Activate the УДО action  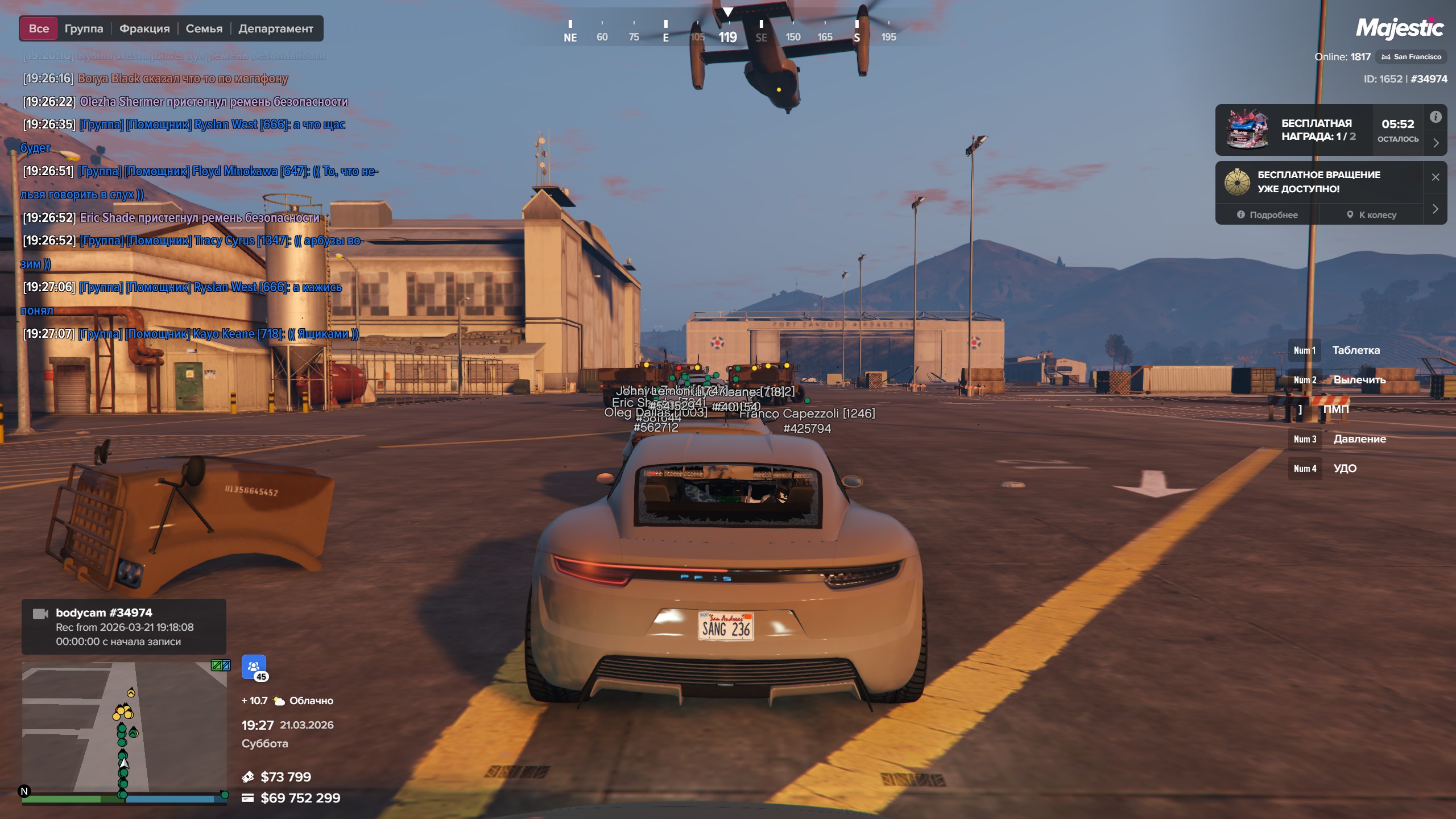point(1345,469)
